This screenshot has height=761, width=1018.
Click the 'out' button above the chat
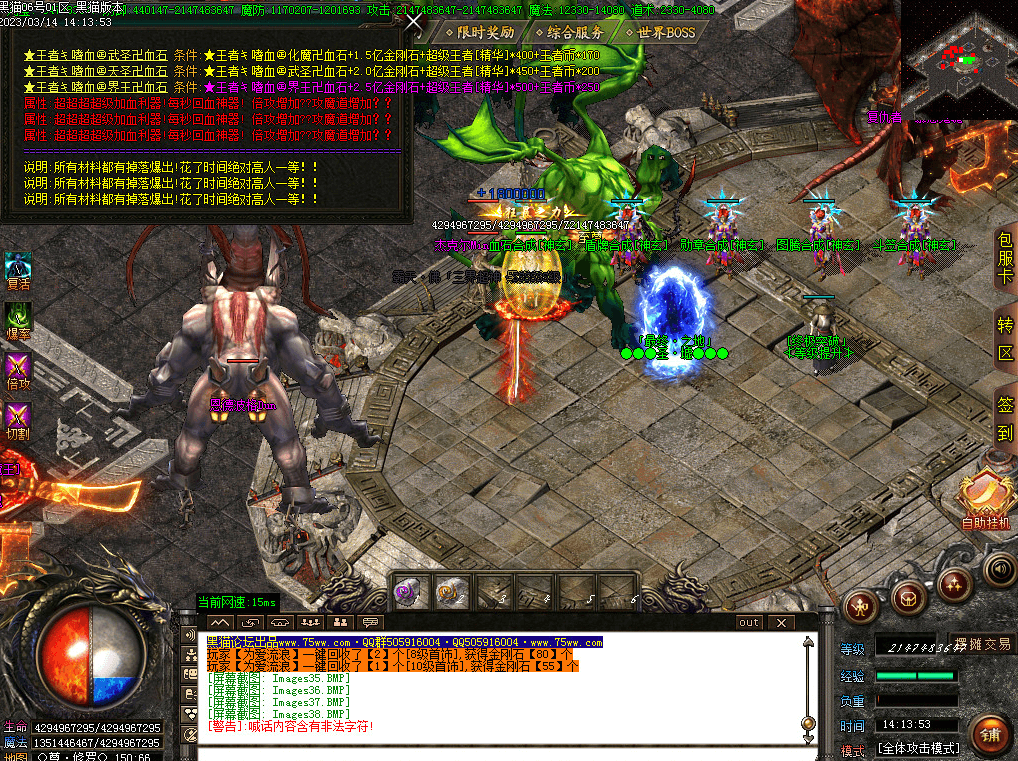(749, 622)
